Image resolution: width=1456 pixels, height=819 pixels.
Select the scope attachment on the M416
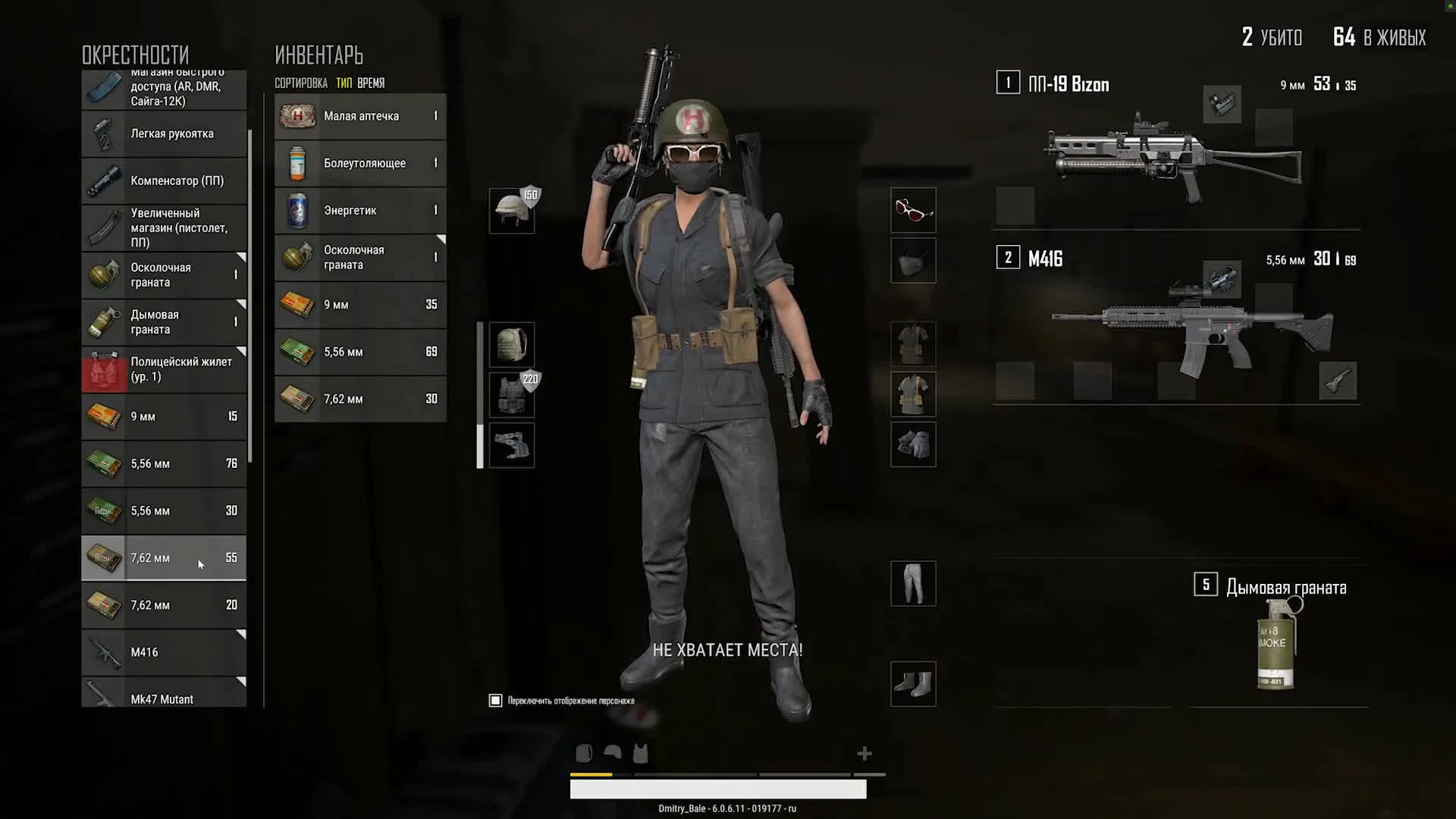(1223, 280)
